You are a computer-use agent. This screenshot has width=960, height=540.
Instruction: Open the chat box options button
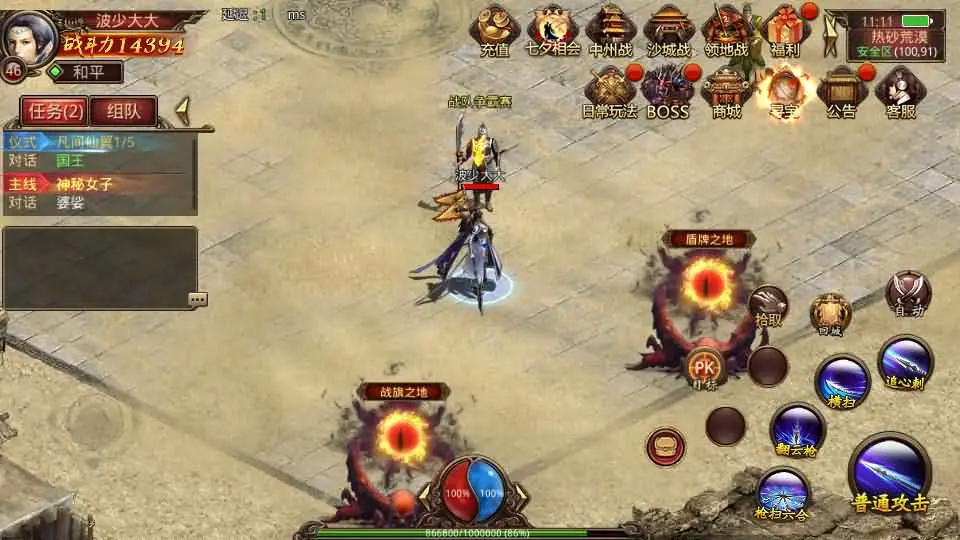point(197,299)
